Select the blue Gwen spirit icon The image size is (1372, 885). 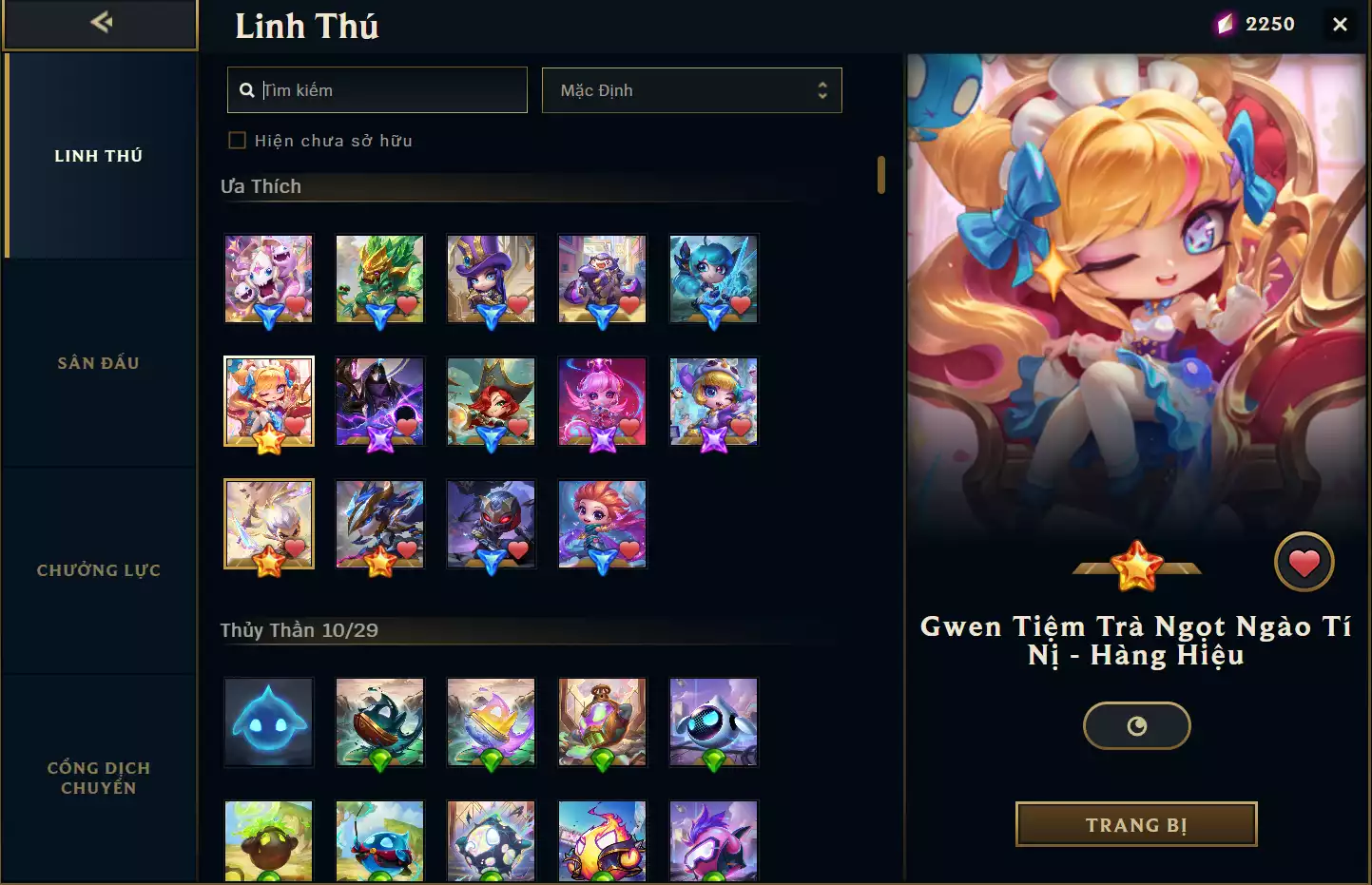click(x=713, y=279)
